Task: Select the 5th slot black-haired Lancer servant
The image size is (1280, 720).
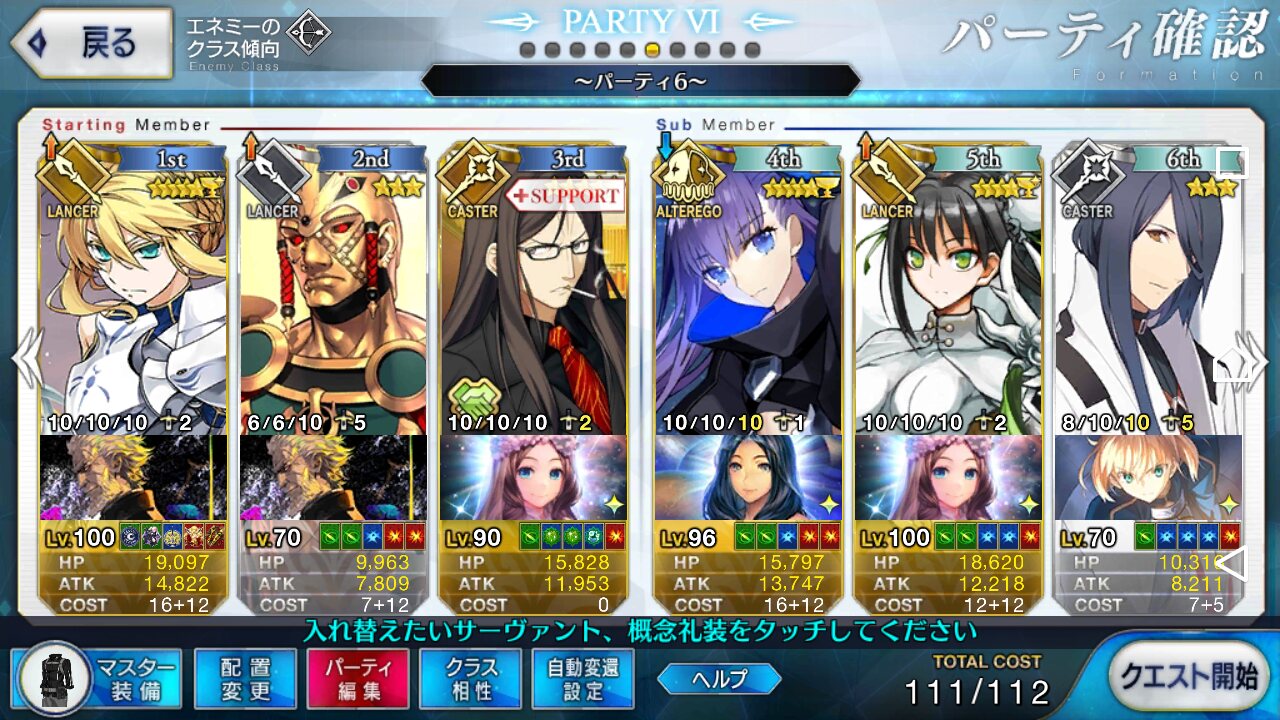Action: tap(948, 300)
